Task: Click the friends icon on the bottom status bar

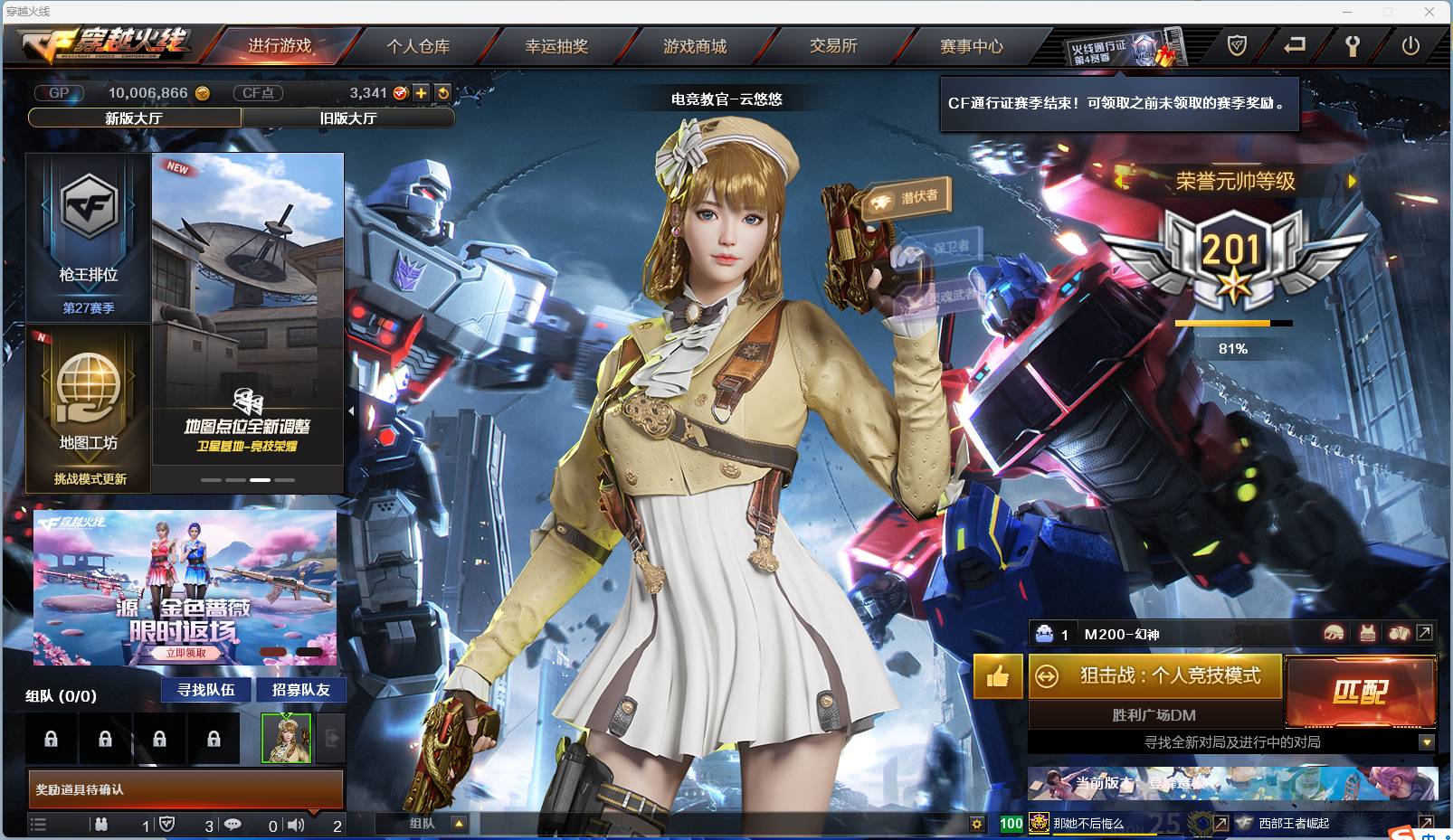Action: point(101,826)
